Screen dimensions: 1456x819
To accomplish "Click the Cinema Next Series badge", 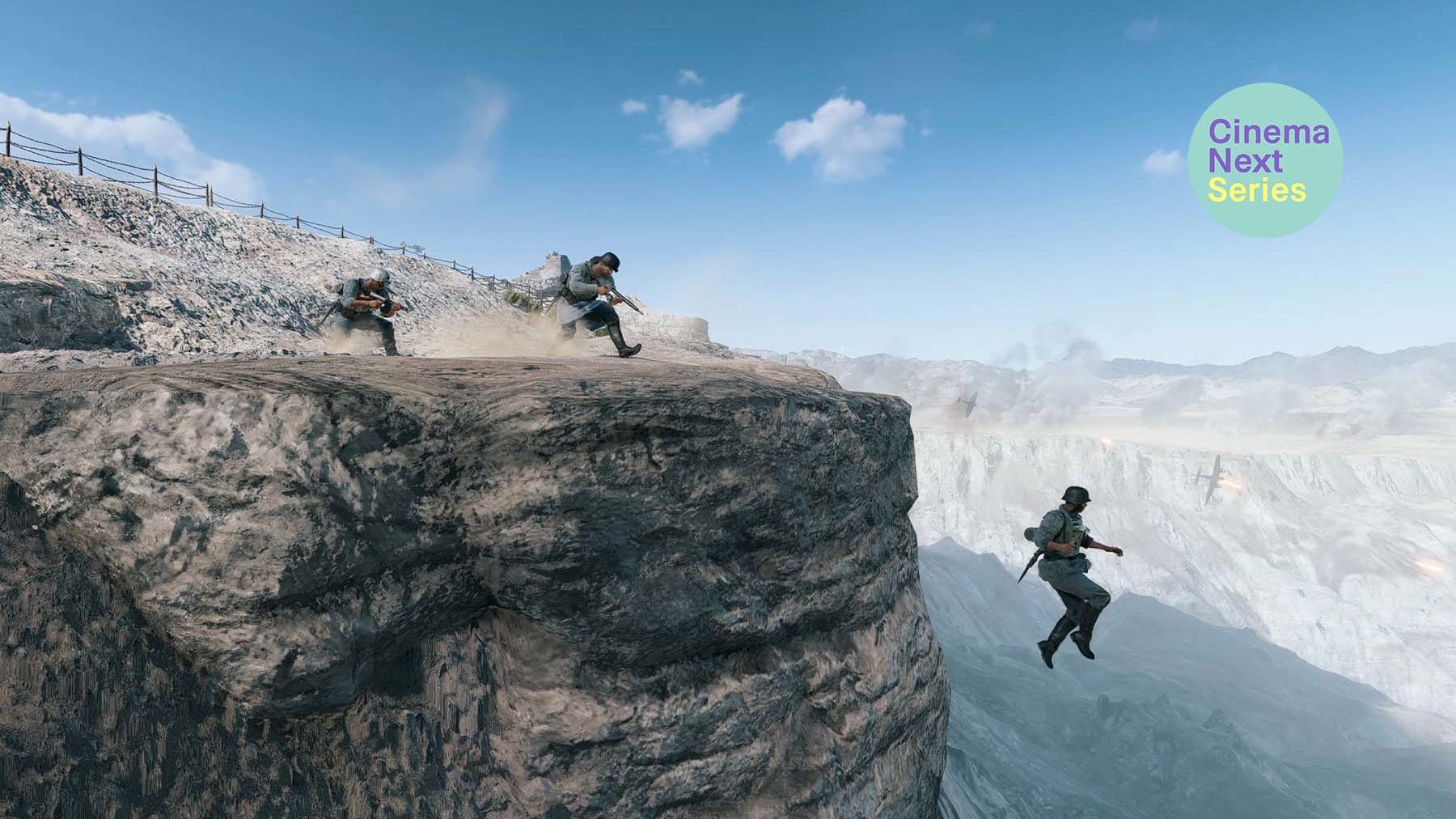I will pos(1264,160).
